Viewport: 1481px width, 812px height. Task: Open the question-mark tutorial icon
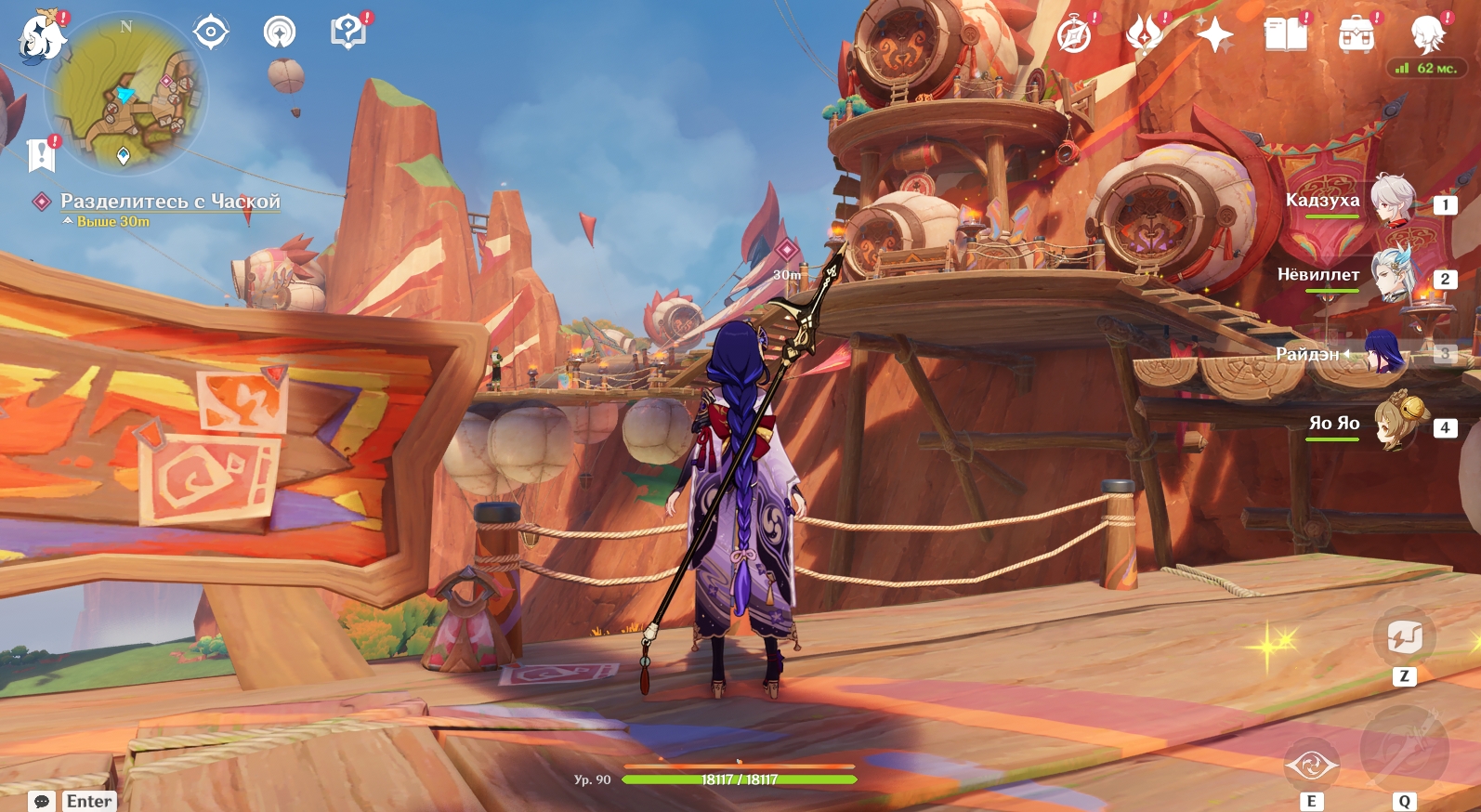click(x=347, y=33)
